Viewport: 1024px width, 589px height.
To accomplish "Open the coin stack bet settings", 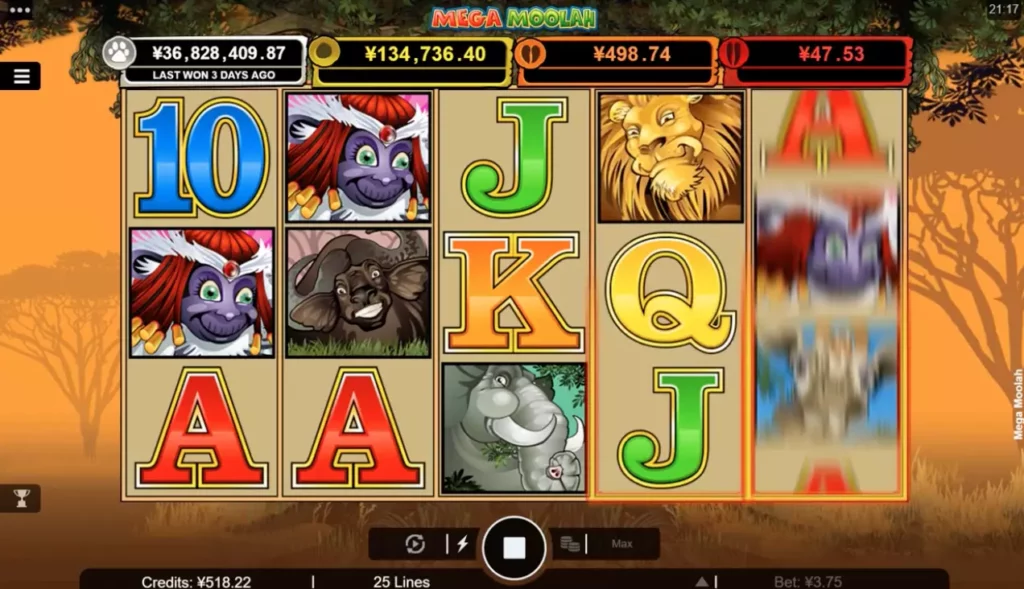I will [x=570, y=544].
